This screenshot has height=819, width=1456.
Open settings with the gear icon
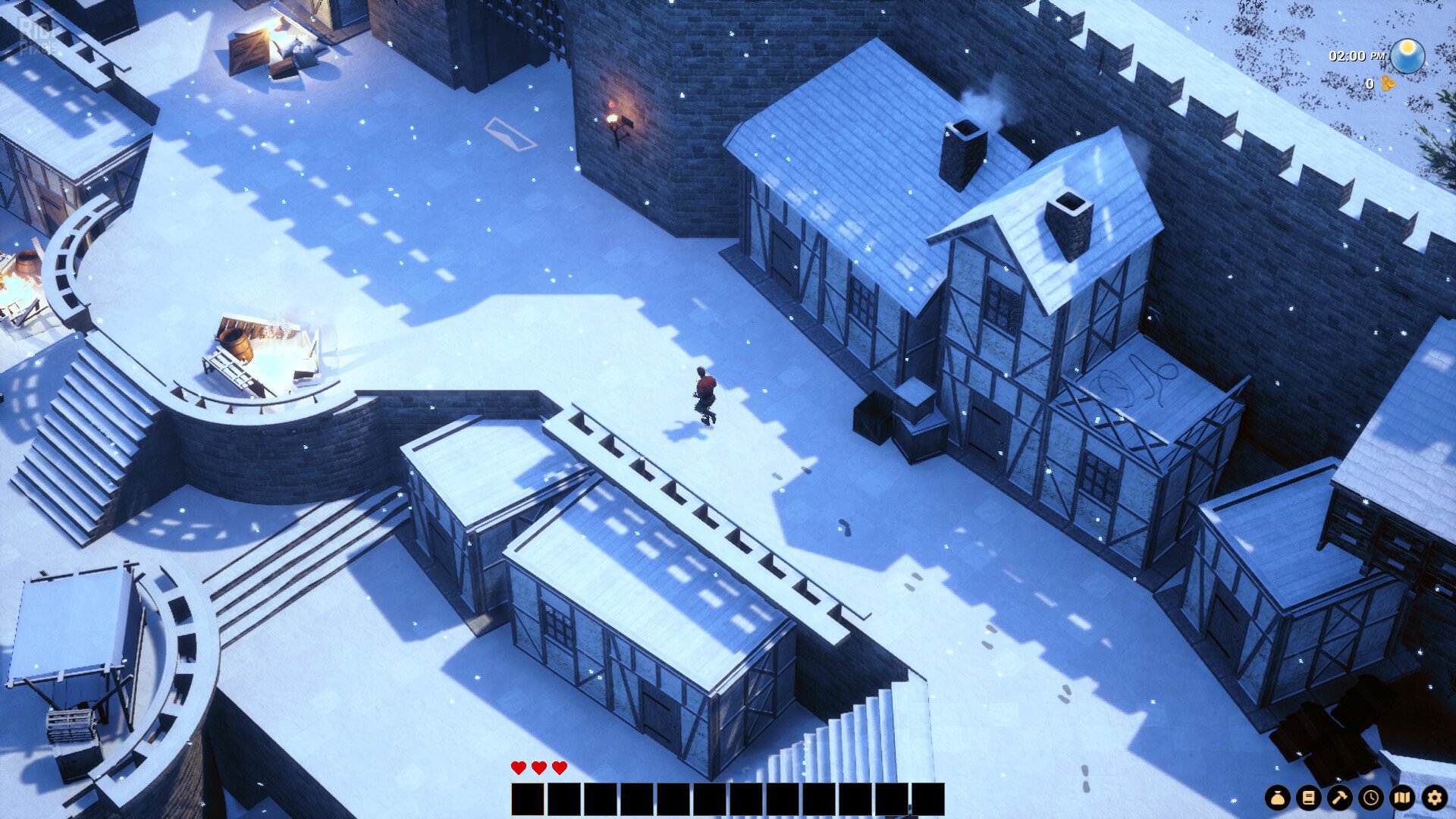(x=1434, y=798)
